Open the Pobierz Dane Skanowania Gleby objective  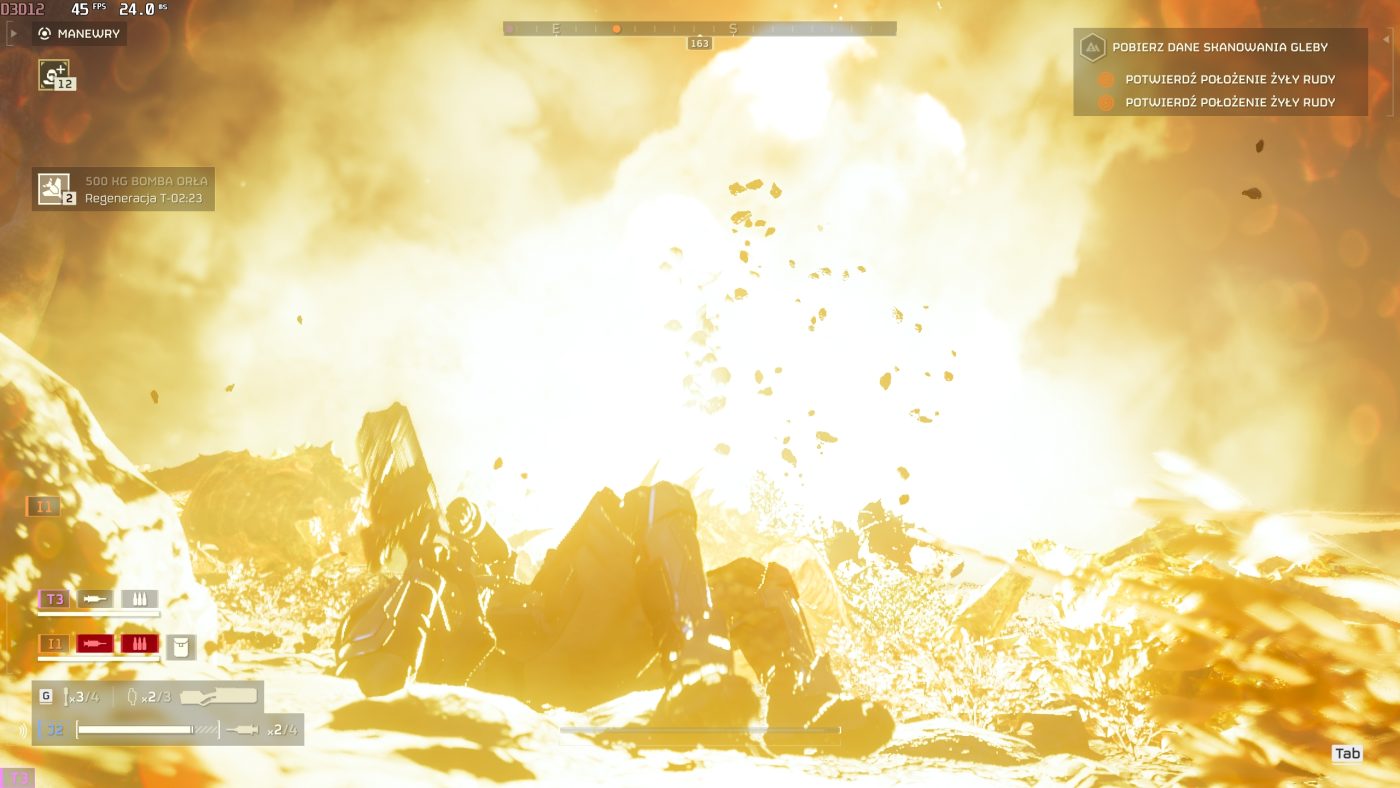1220,47
